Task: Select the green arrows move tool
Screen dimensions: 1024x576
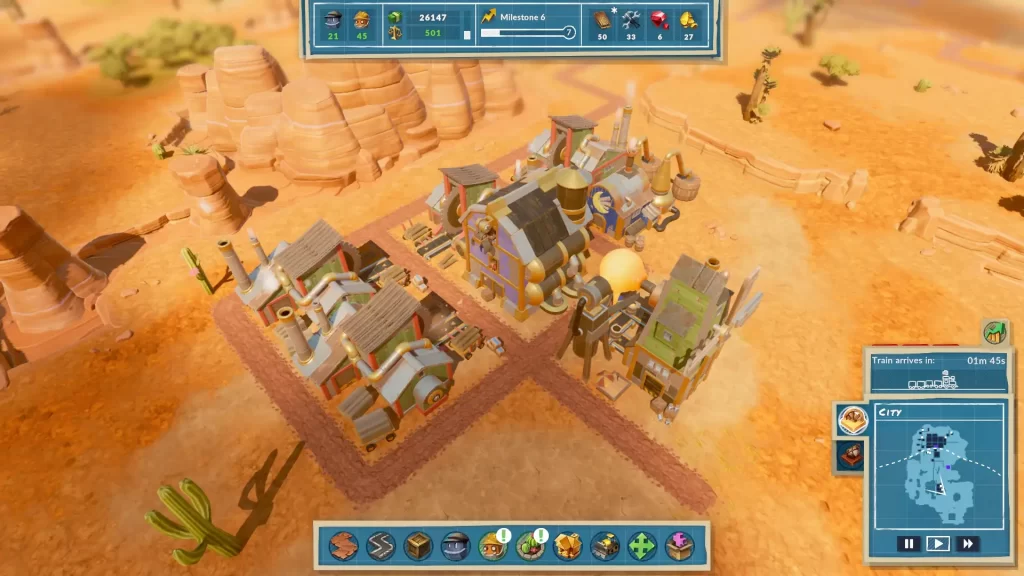Action: pyautogui.click(x=641, y=545)
